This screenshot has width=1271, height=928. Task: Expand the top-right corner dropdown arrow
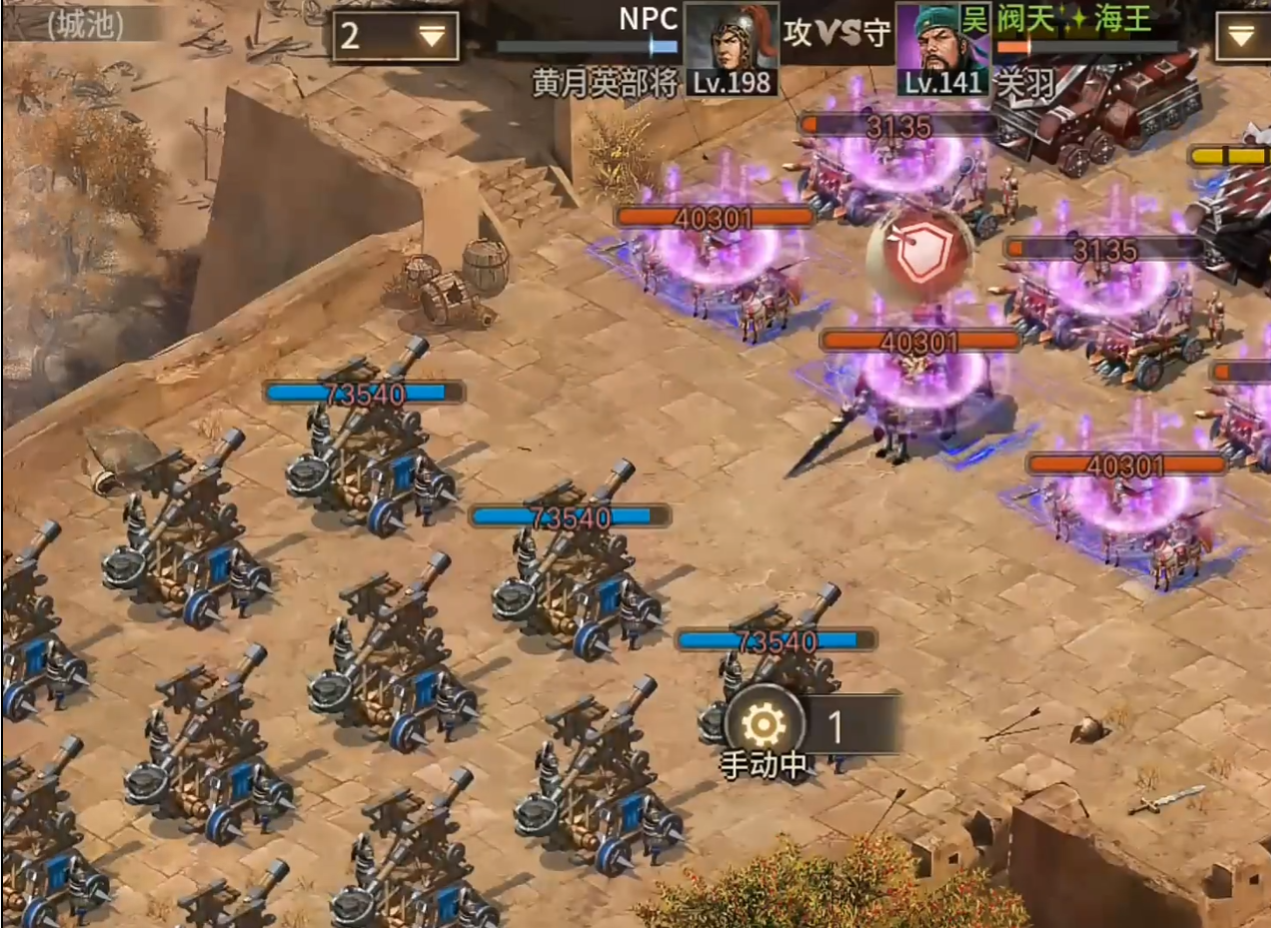coord(1241,37)
